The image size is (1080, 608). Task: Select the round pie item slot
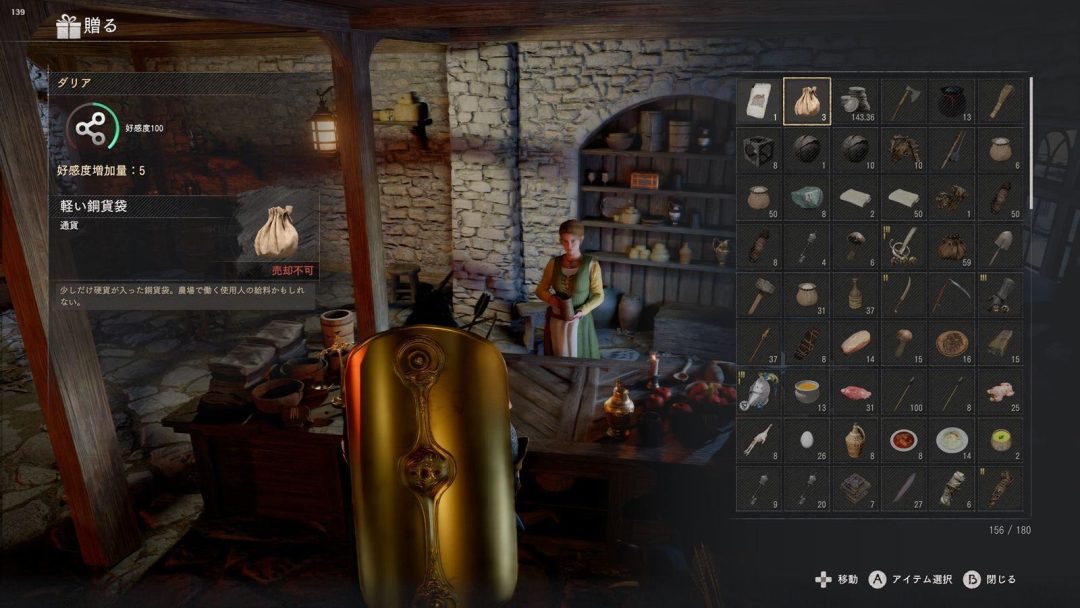point(951,342)
